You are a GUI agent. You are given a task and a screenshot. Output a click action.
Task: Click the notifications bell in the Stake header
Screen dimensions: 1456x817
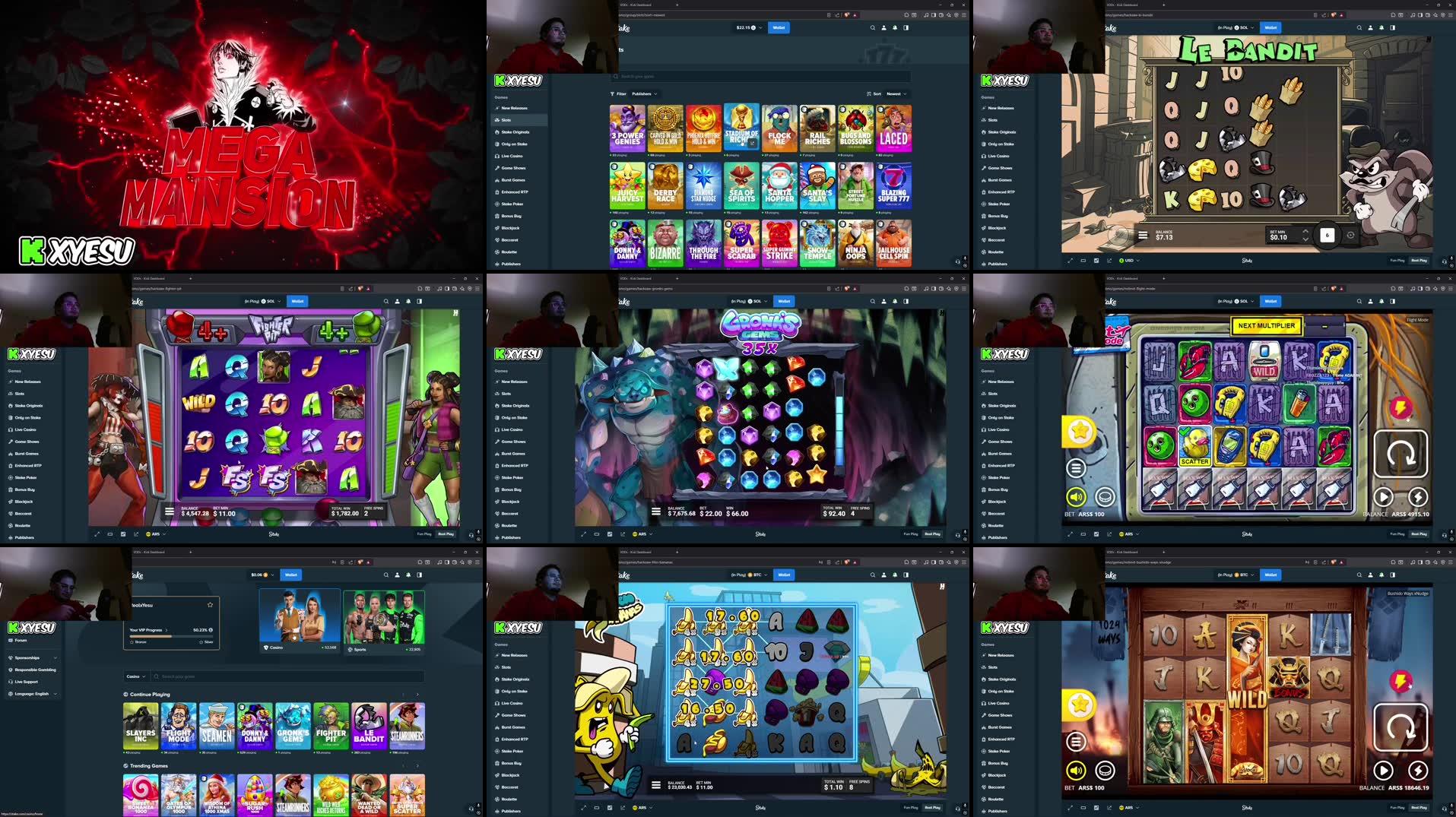895,27
